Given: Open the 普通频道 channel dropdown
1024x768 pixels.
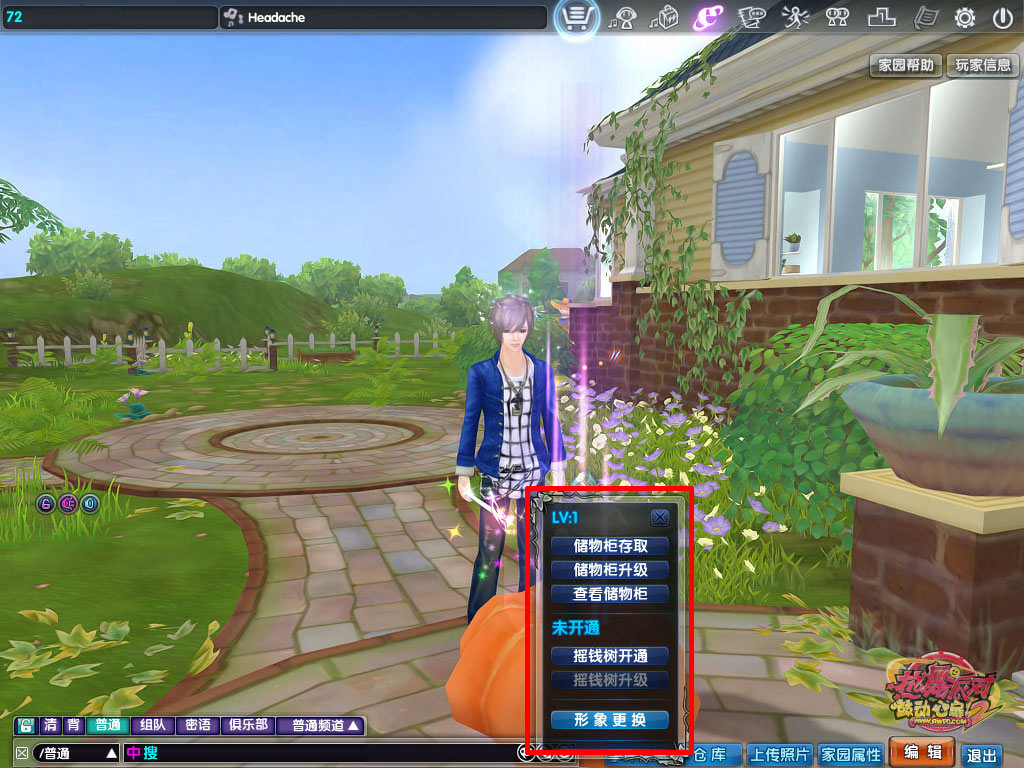Looking at the screenshot, I should [x=325, y=726].
